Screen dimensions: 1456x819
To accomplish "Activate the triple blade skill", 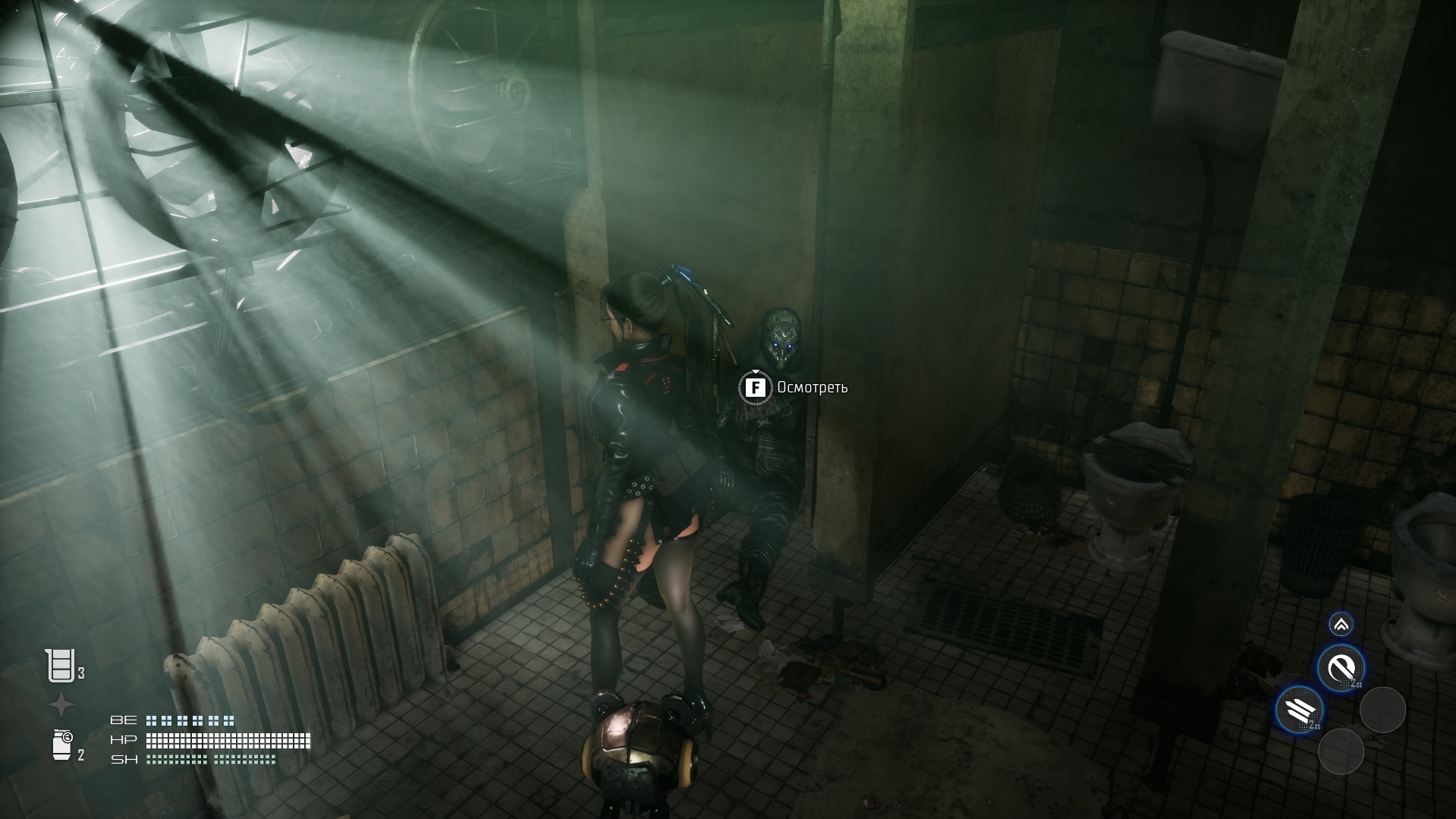I will (1299, 711).
